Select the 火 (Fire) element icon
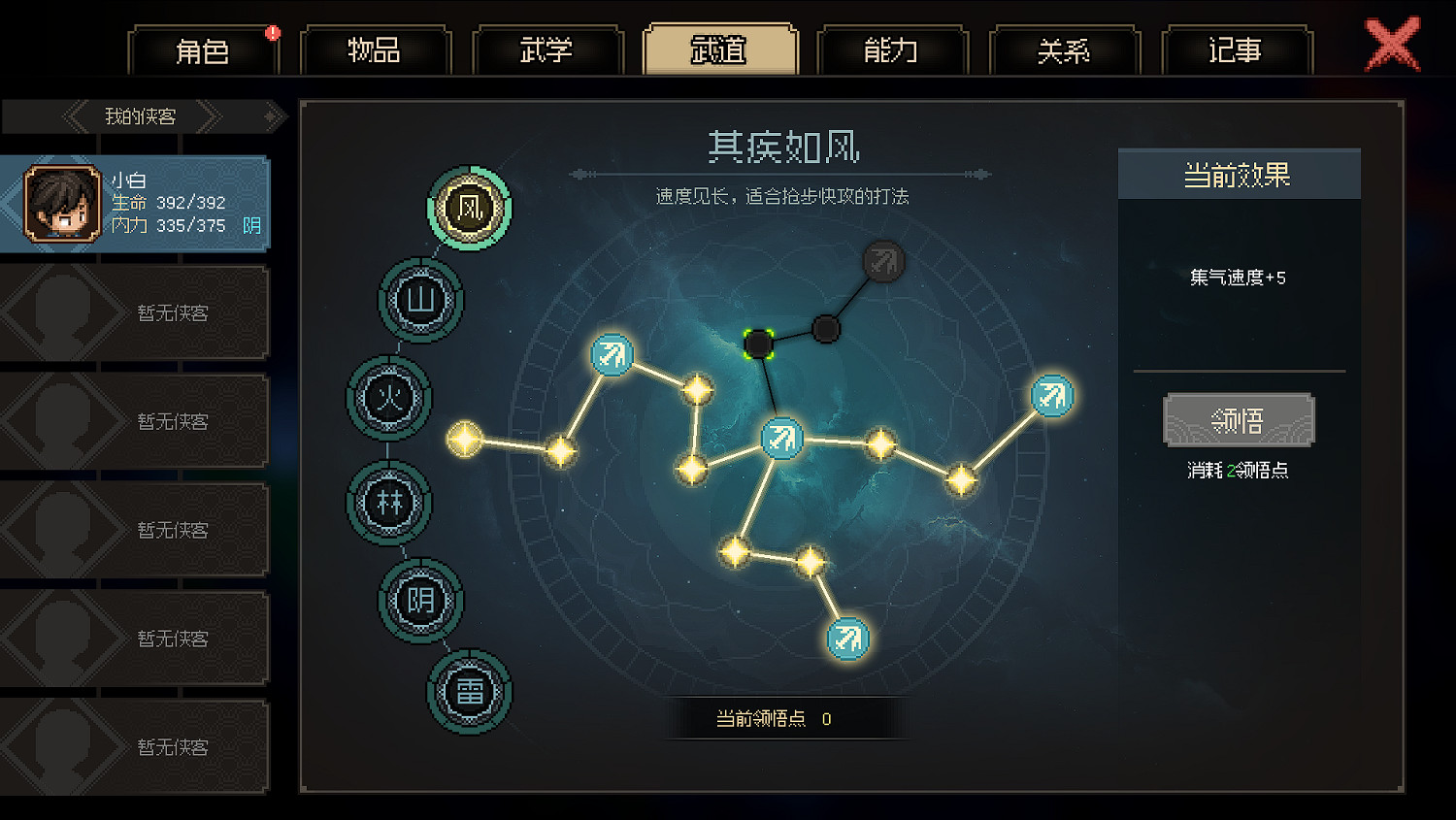Viewport: 1456px width, 820px height. (388, 400)
